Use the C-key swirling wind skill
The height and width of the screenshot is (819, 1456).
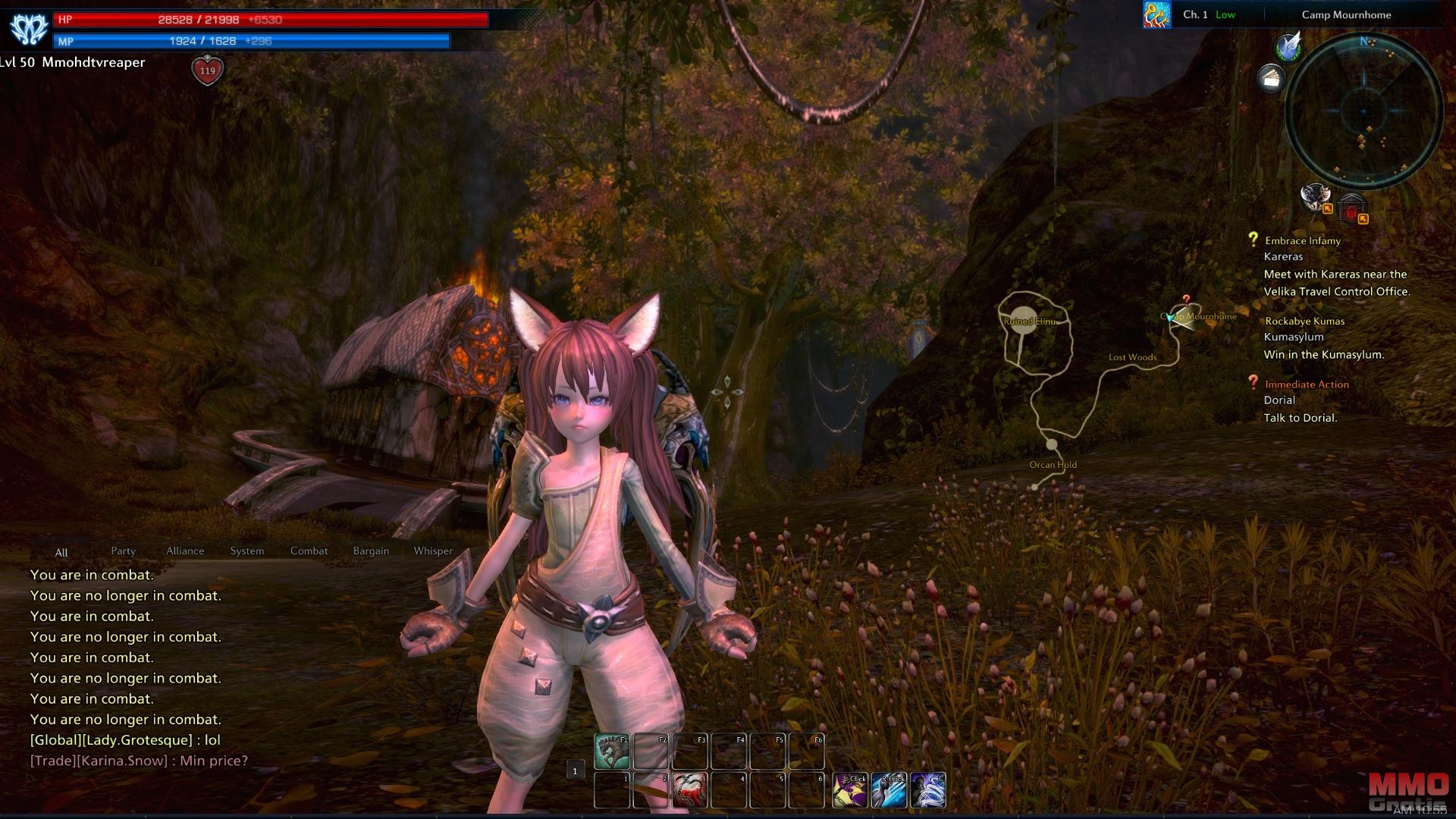pyautogui.click(x=928, y=790)
